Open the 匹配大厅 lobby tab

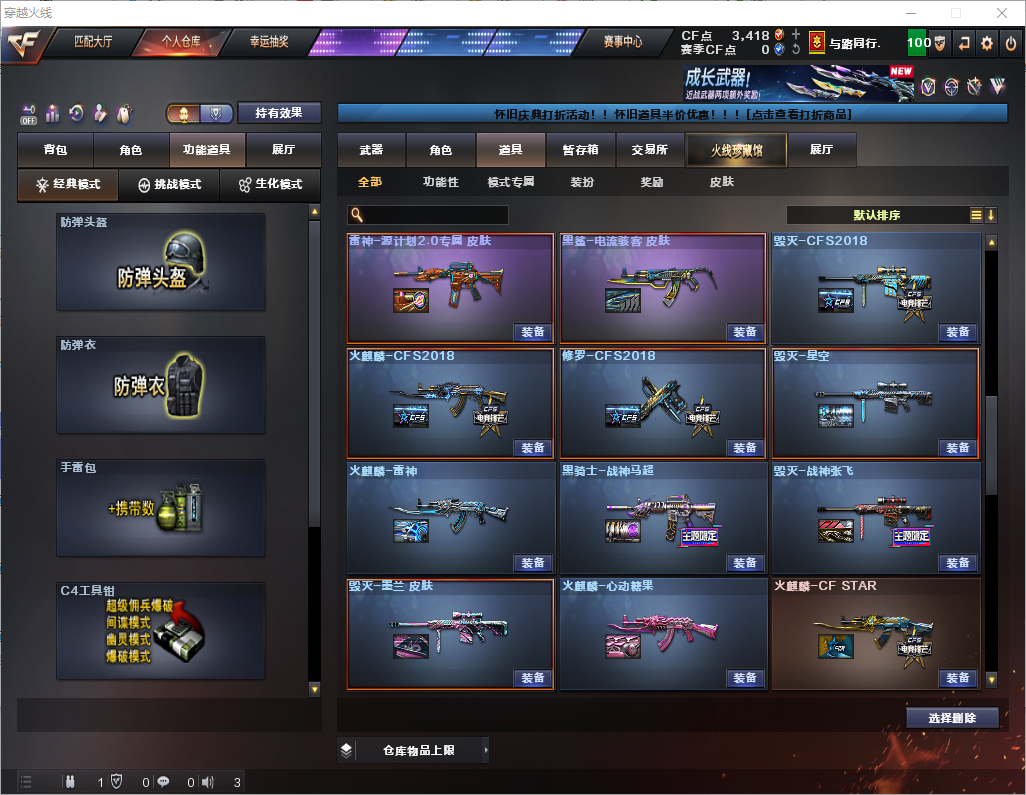click(93, 42)
